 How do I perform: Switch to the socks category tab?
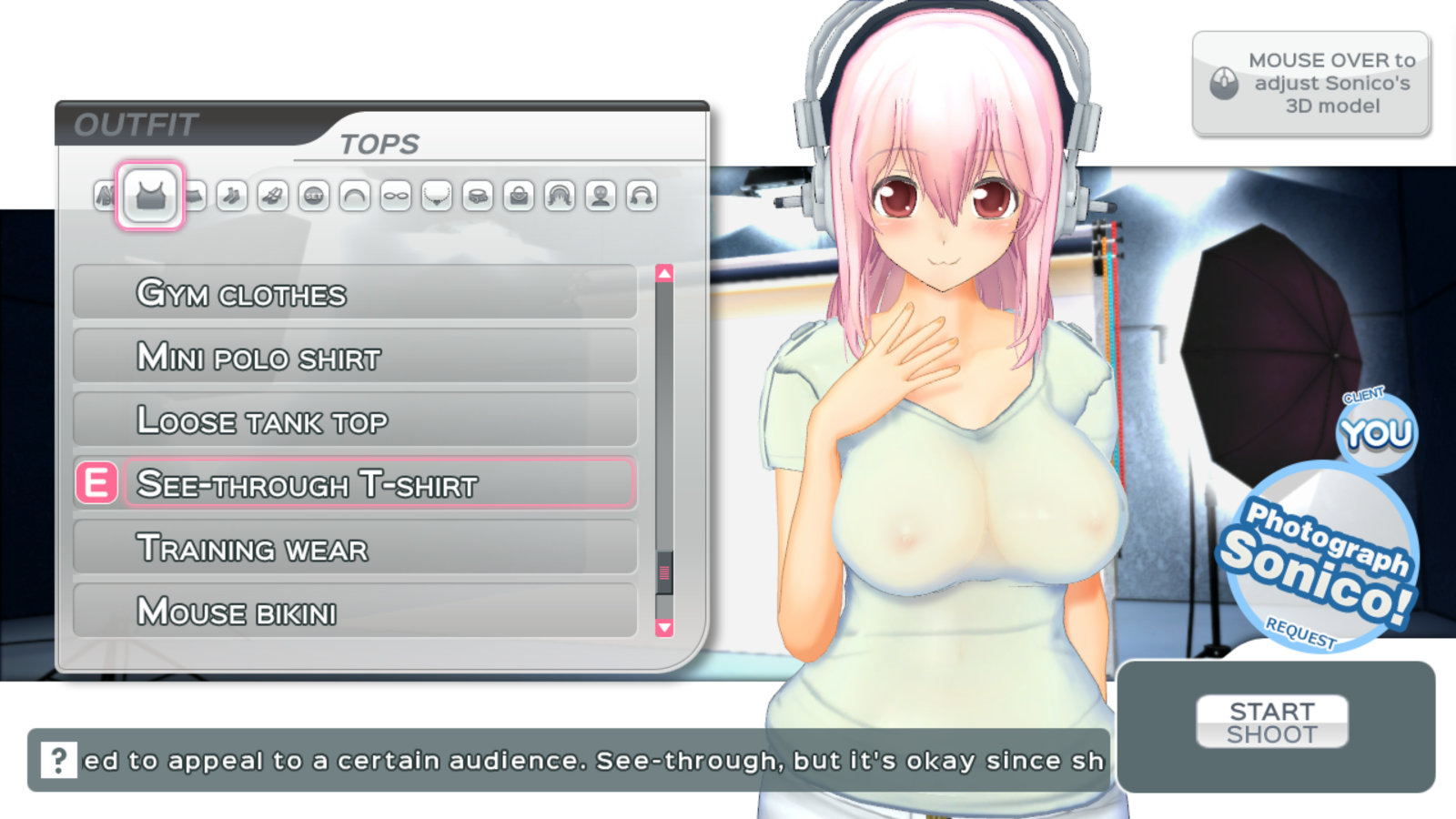click(232, 196)
